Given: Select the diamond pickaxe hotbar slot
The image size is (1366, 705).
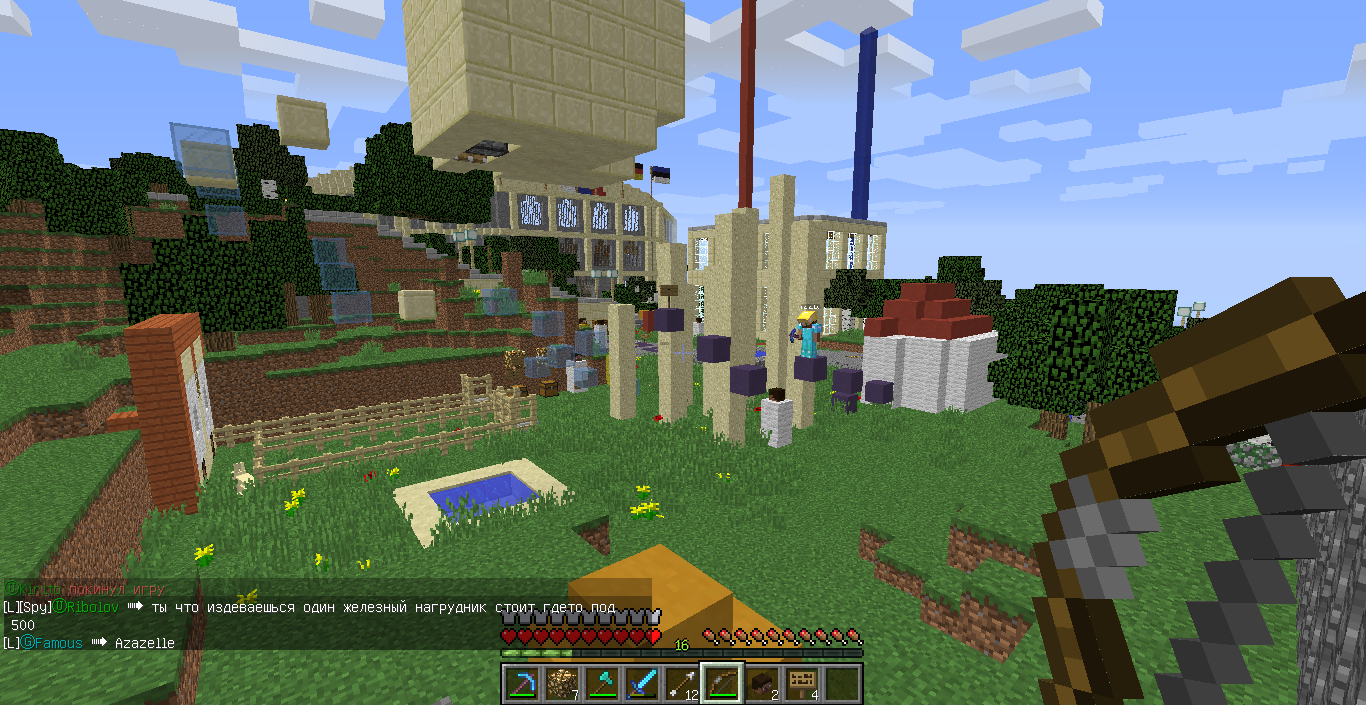Looking at the screenshot, I should [521, 684].
